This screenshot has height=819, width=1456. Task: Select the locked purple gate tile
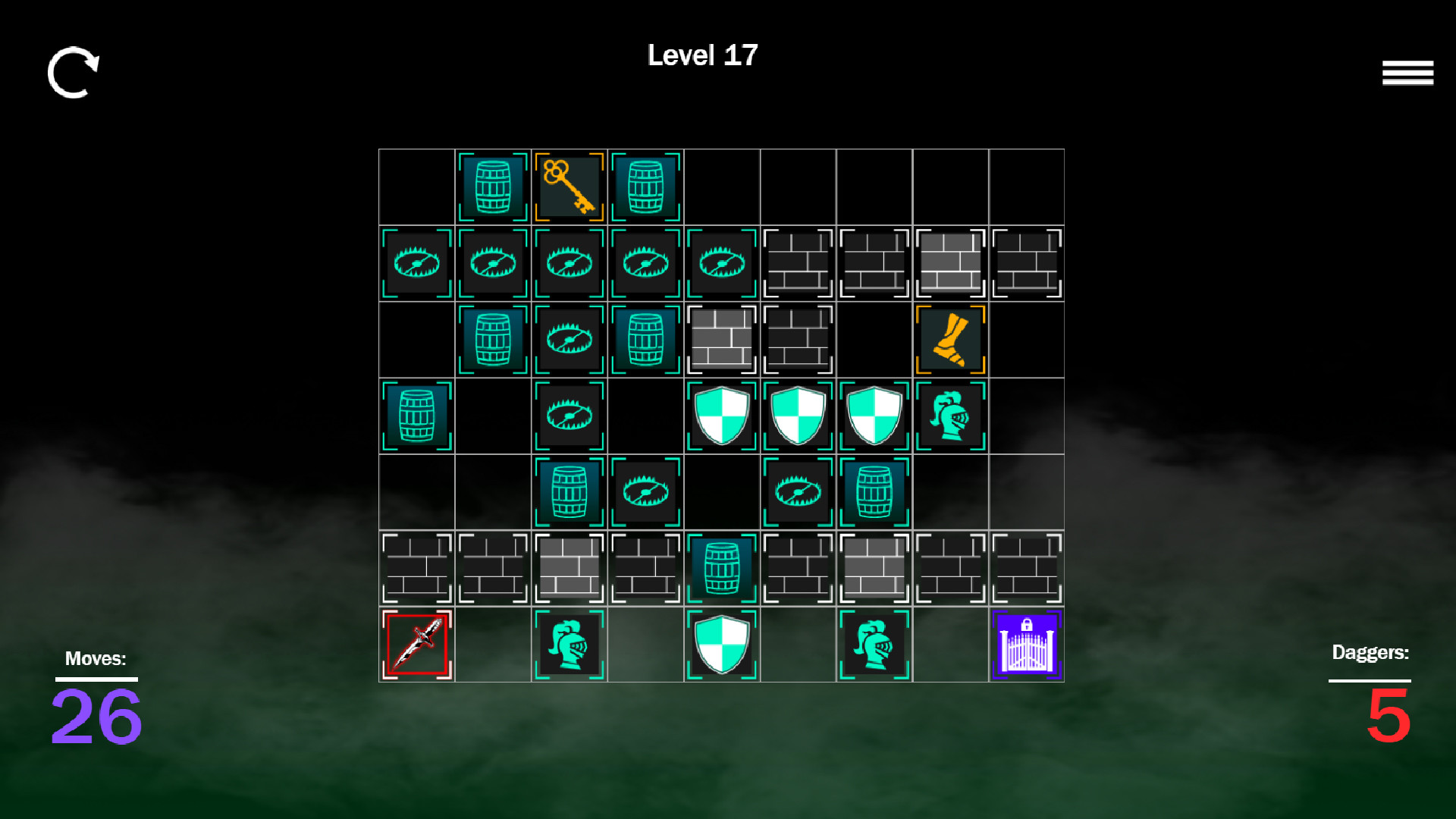[x=1026, y=643]
